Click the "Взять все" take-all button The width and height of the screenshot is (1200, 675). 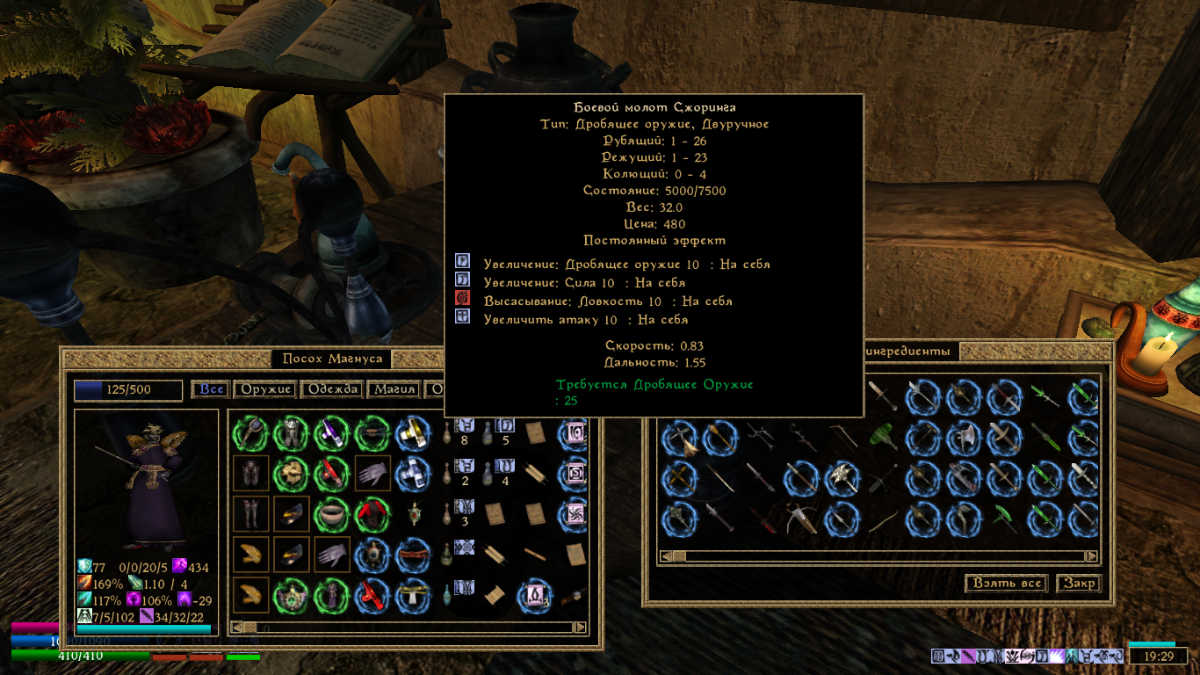[1006, 583]
